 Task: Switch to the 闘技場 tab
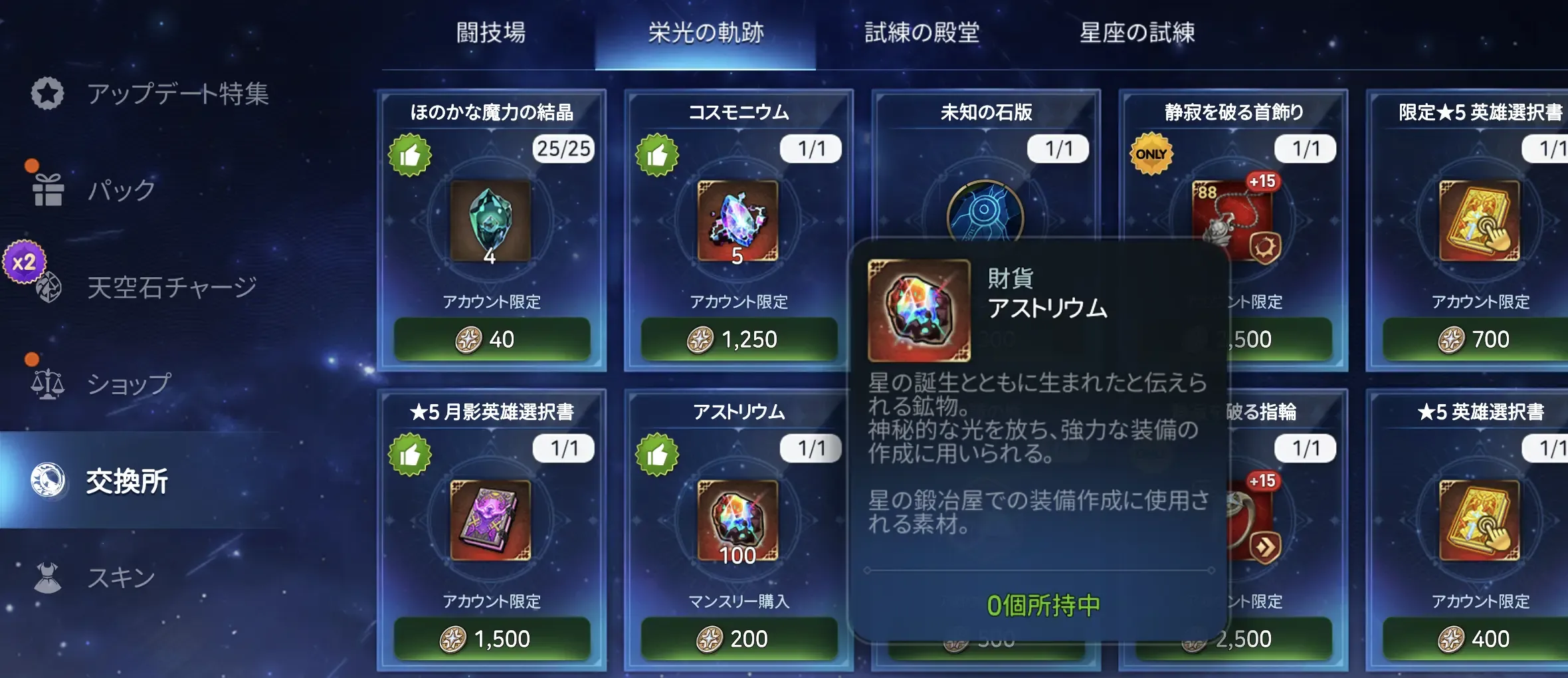pos(490,35)
